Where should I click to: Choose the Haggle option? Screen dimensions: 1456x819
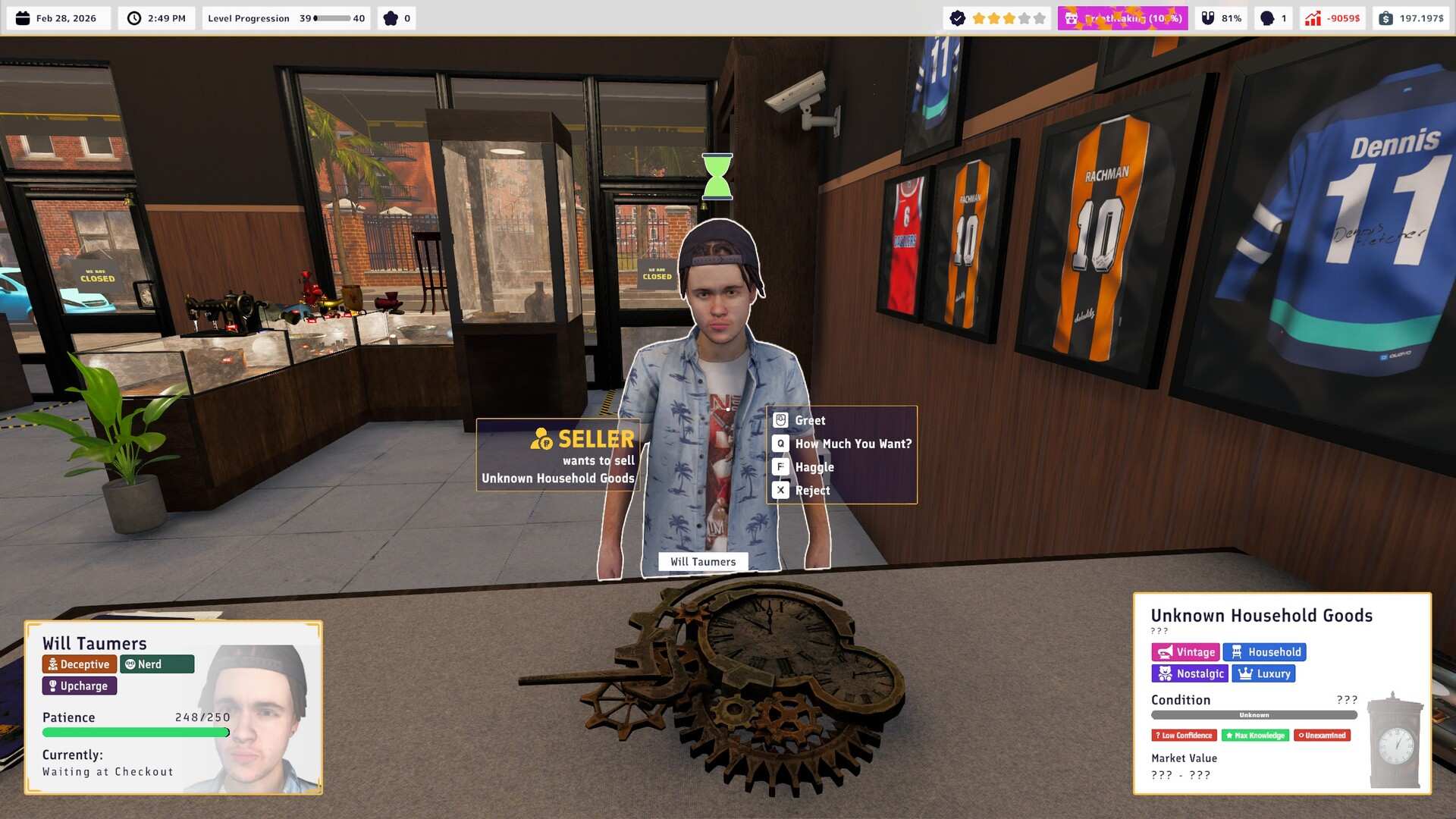tap(814, 466)
